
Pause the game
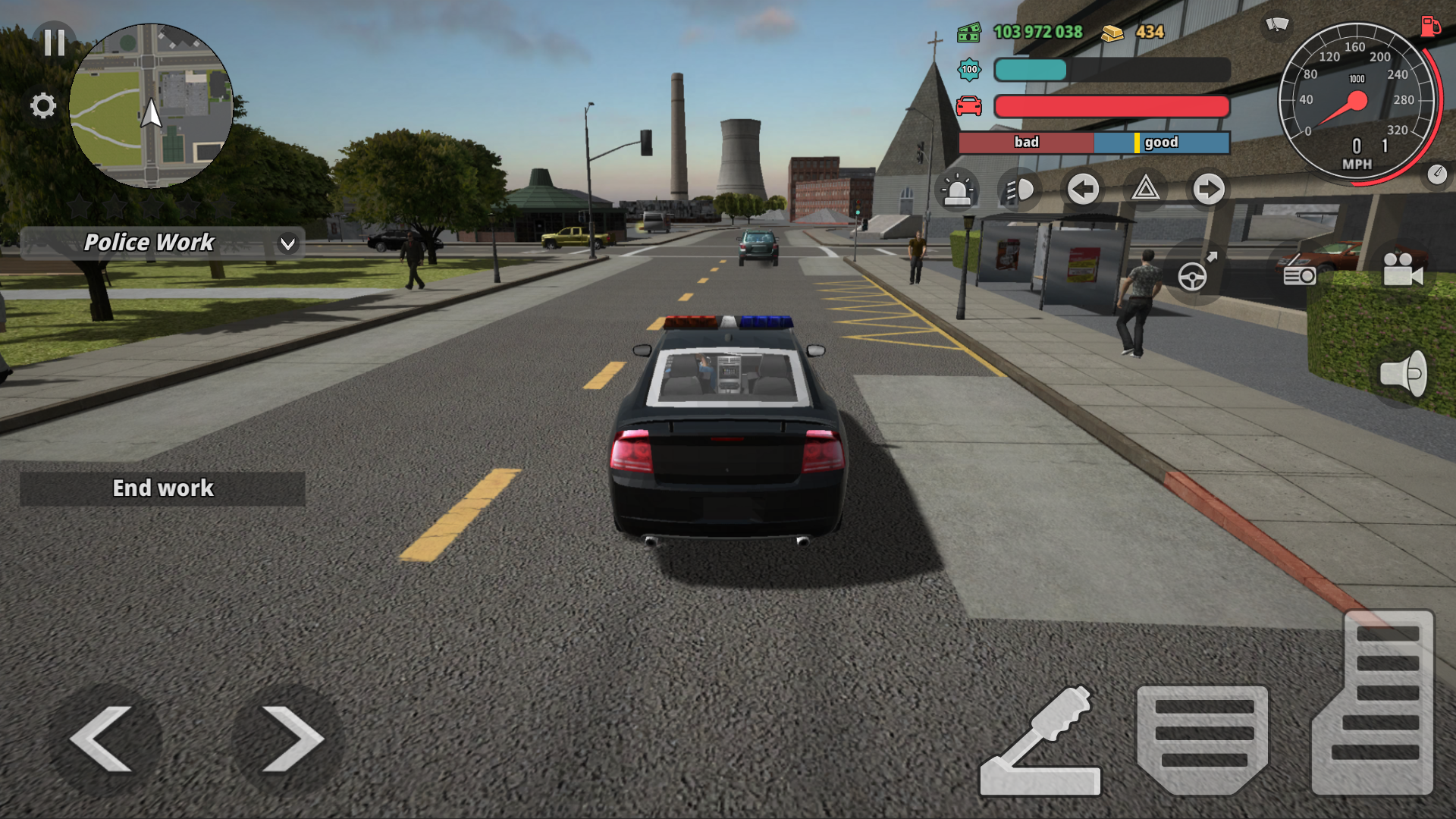pos(52,43)
